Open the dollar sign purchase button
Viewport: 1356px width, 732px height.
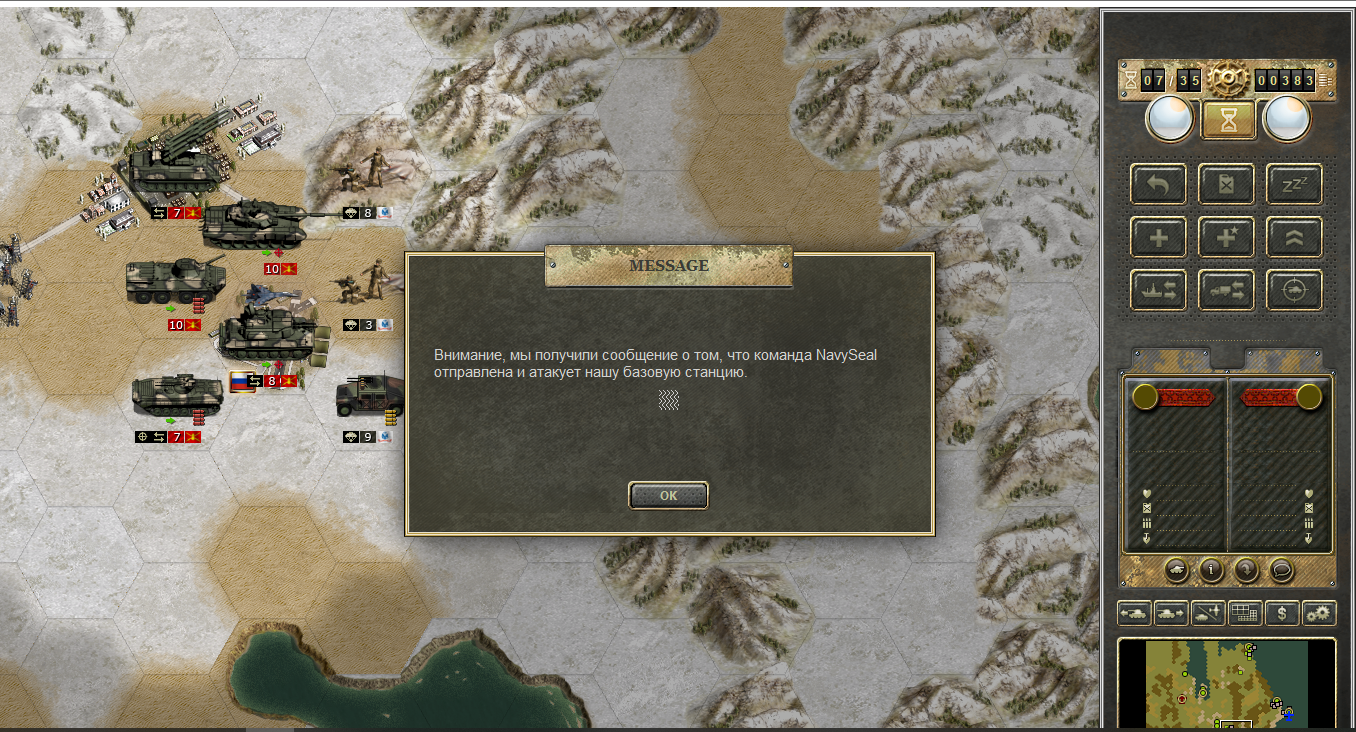click(1282, 613)
